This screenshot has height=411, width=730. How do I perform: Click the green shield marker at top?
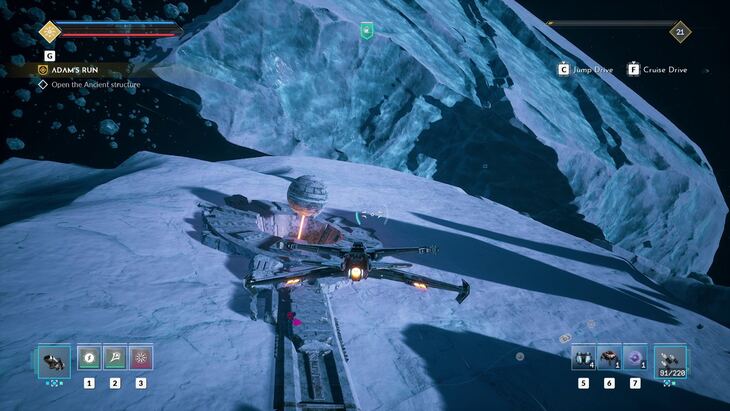366,31
